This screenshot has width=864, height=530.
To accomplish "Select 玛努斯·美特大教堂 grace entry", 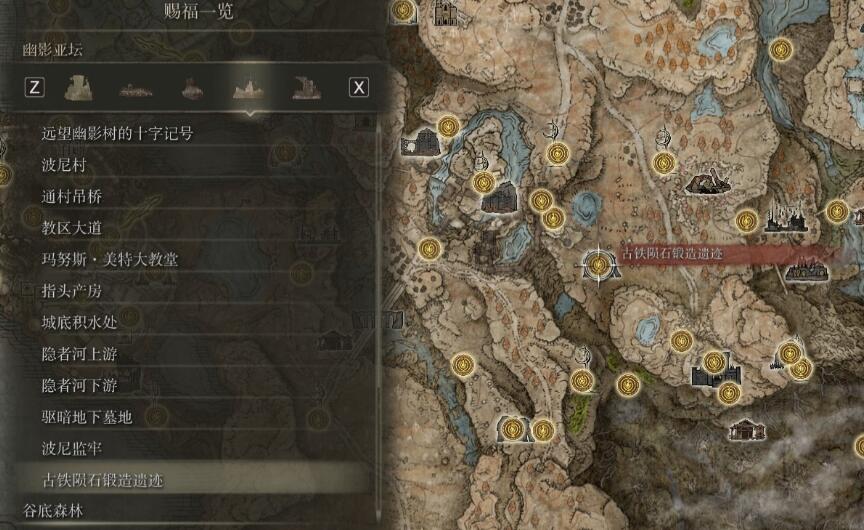I will (110, 260).
